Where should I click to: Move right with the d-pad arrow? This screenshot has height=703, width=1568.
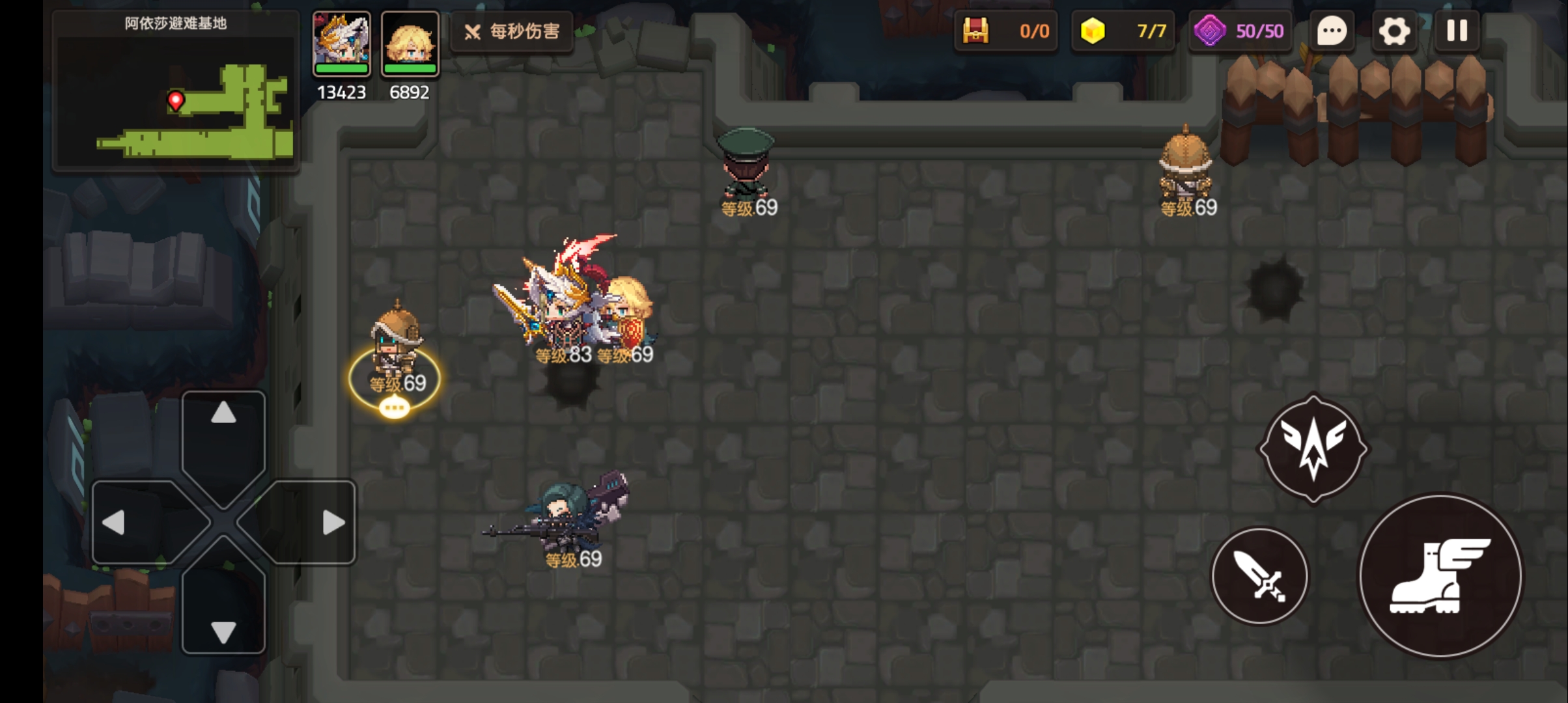333,522
